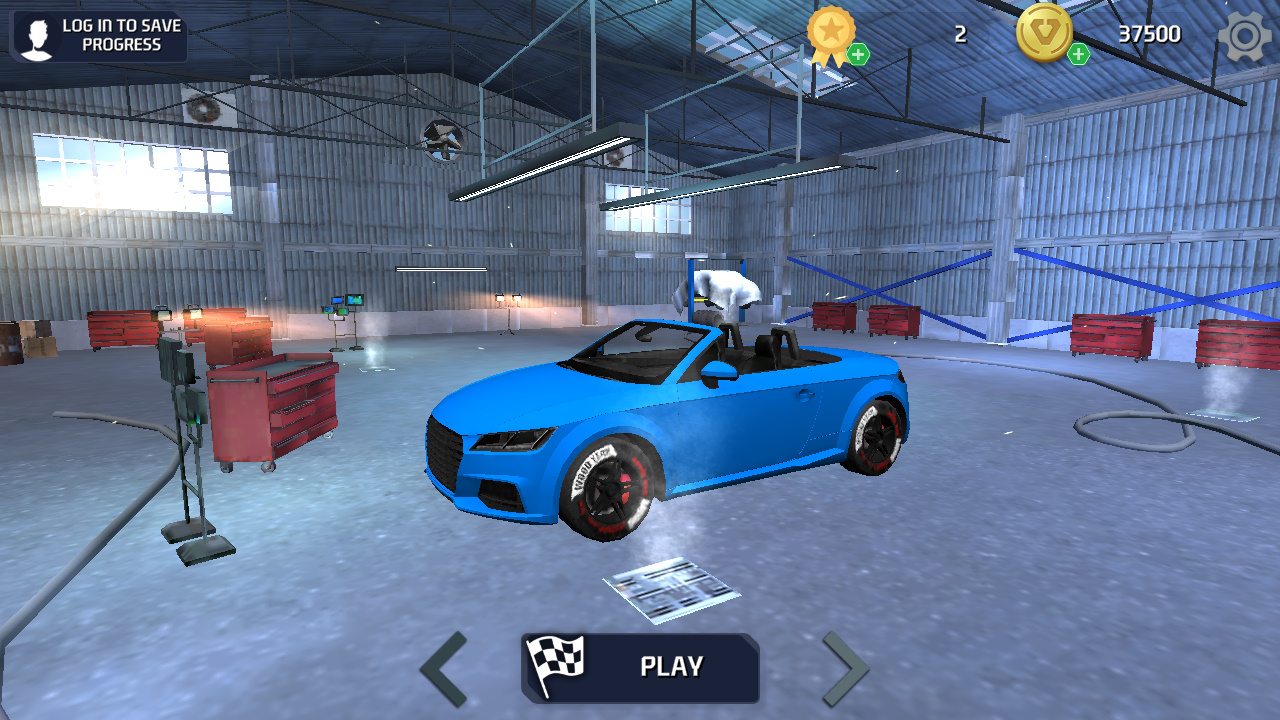Click LOG IN TO SAVE PROGRESS

pos(120,36)
